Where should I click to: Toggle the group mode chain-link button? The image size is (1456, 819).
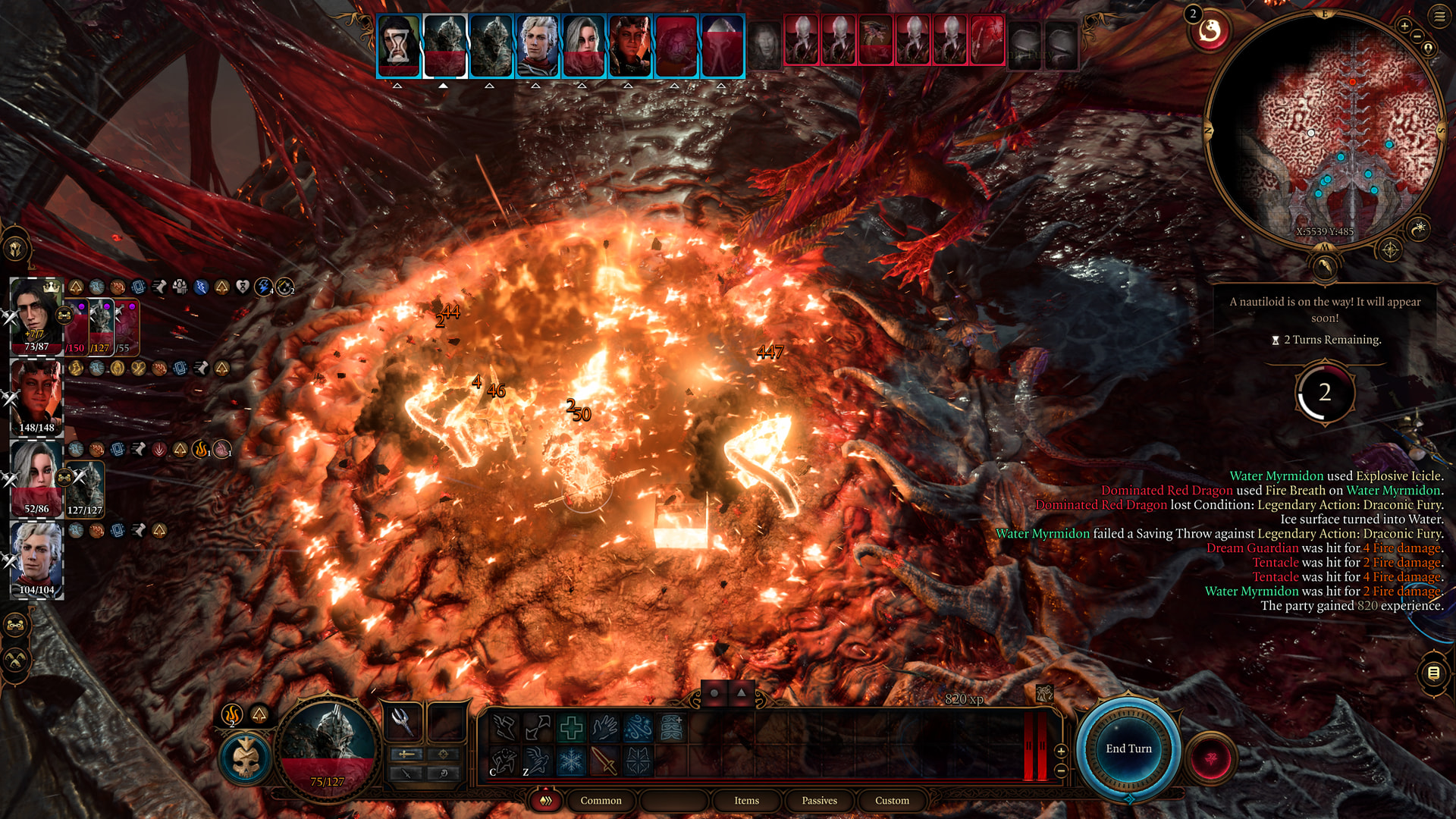click(16, 626)
